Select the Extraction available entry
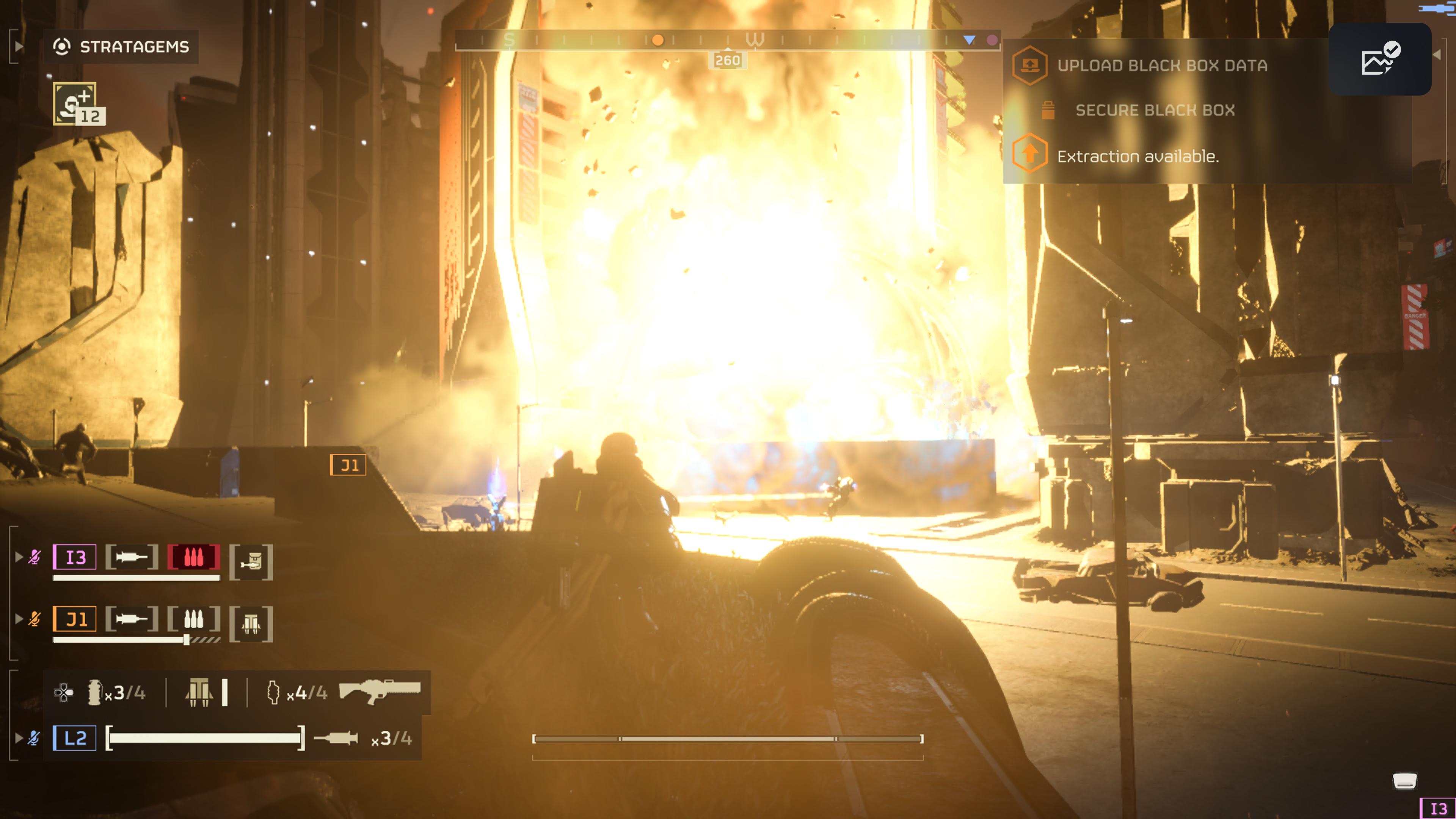The image size is (1456, 819). (1137, 156)
